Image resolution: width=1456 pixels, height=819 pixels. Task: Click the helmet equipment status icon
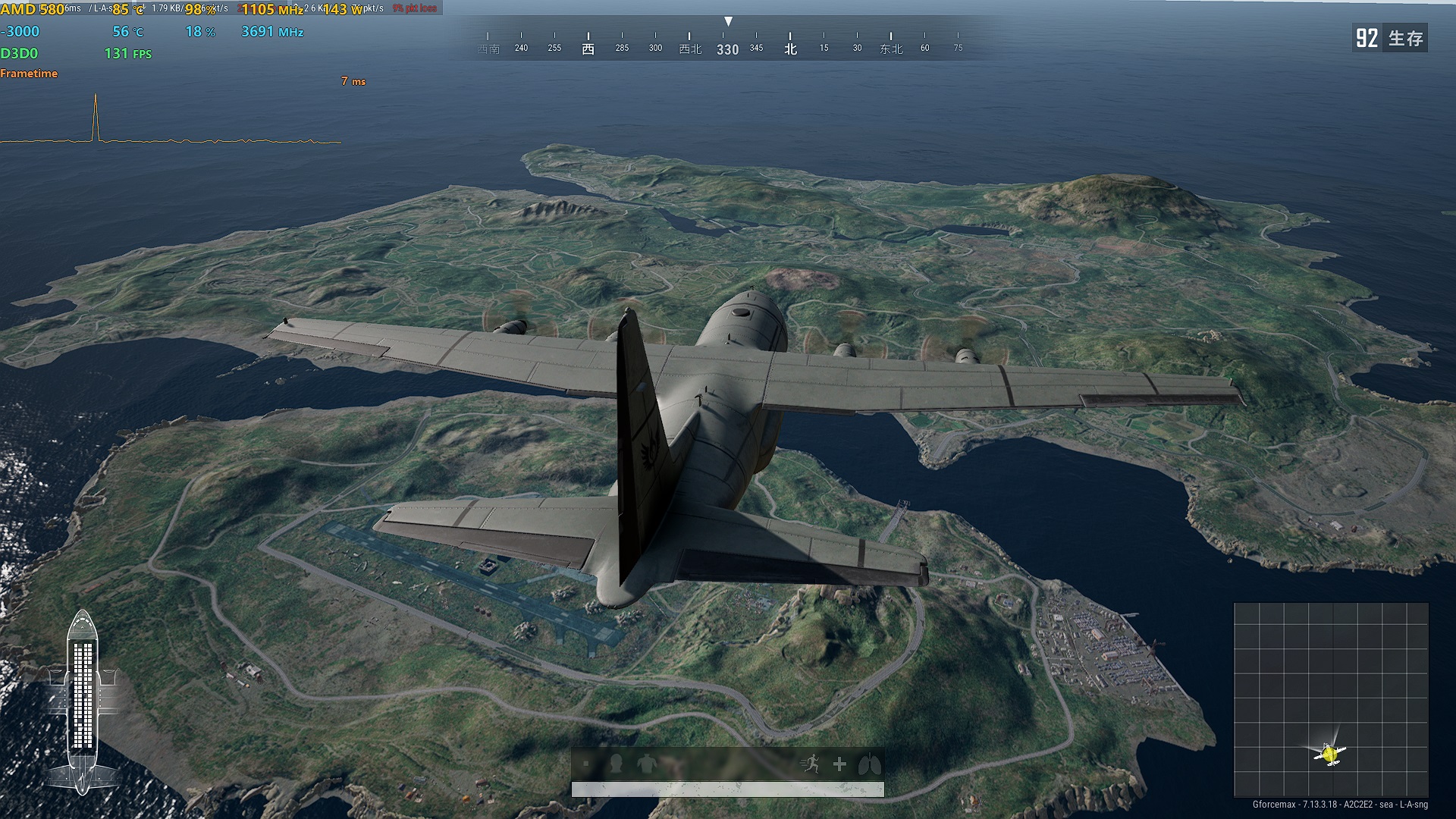click(x=616, y=764)
